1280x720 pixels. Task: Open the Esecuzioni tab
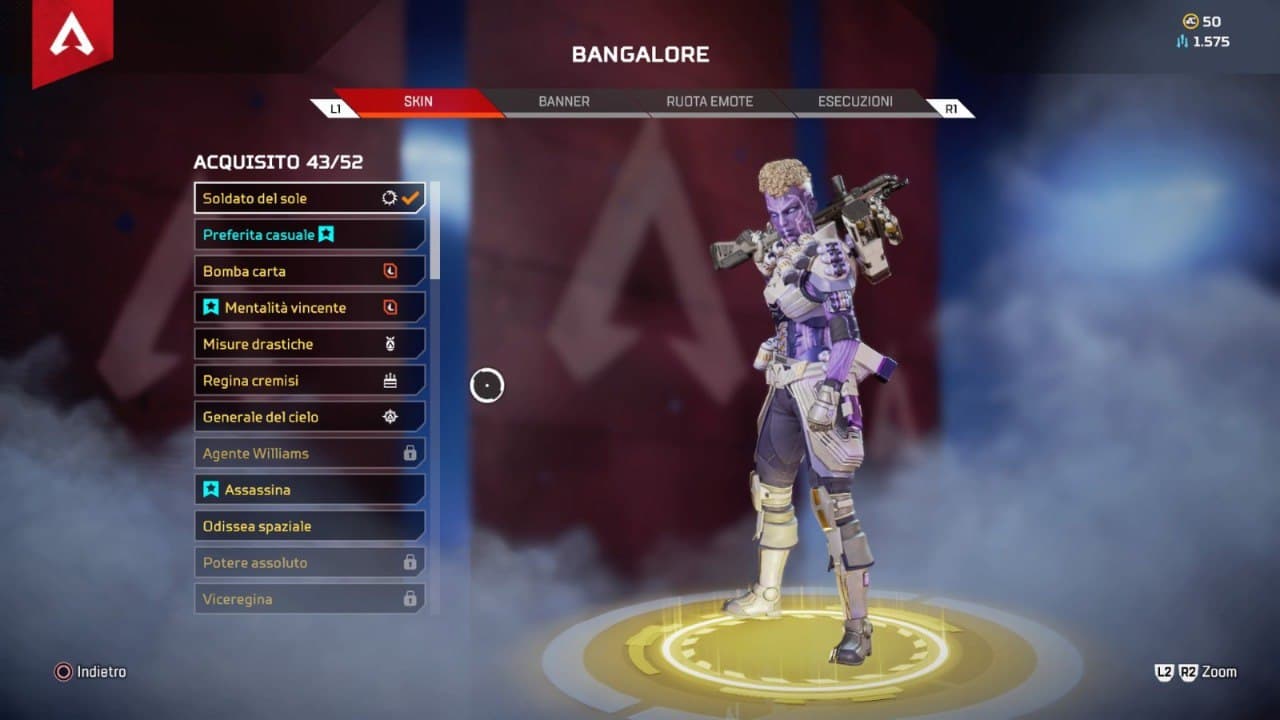855,102
